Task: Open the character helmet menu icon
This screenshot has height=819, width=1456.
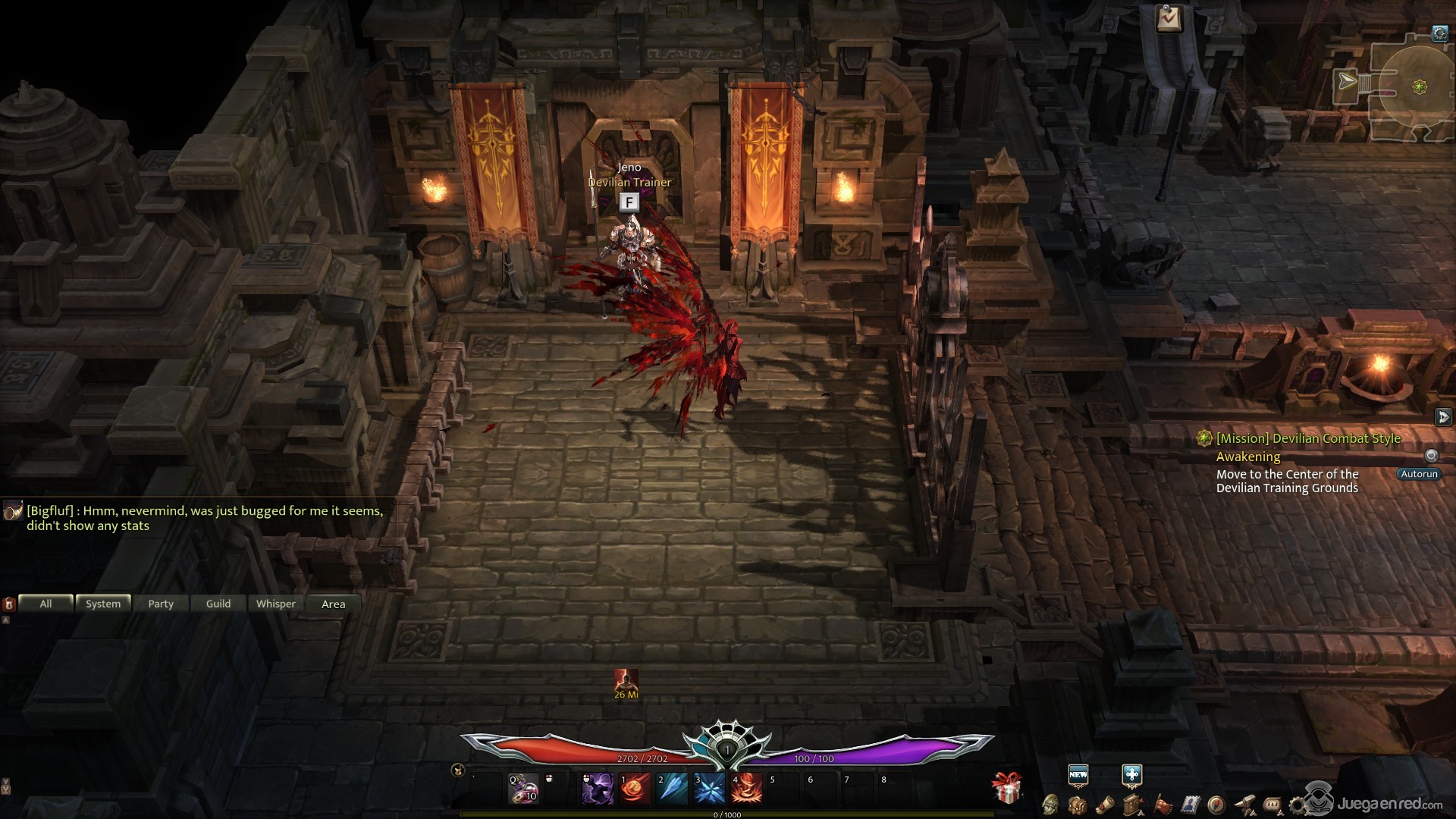Action: [x=1050, y=804]
